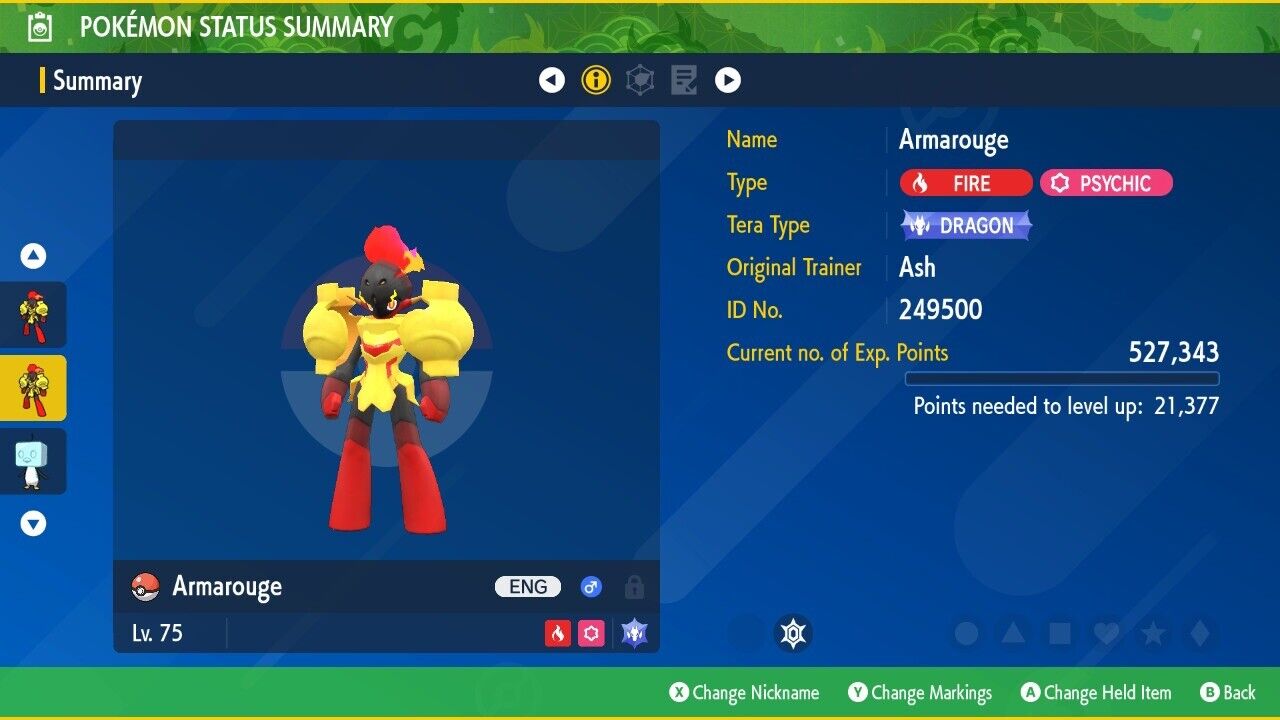Switch to the hexagon stats tab

[640, 80]
